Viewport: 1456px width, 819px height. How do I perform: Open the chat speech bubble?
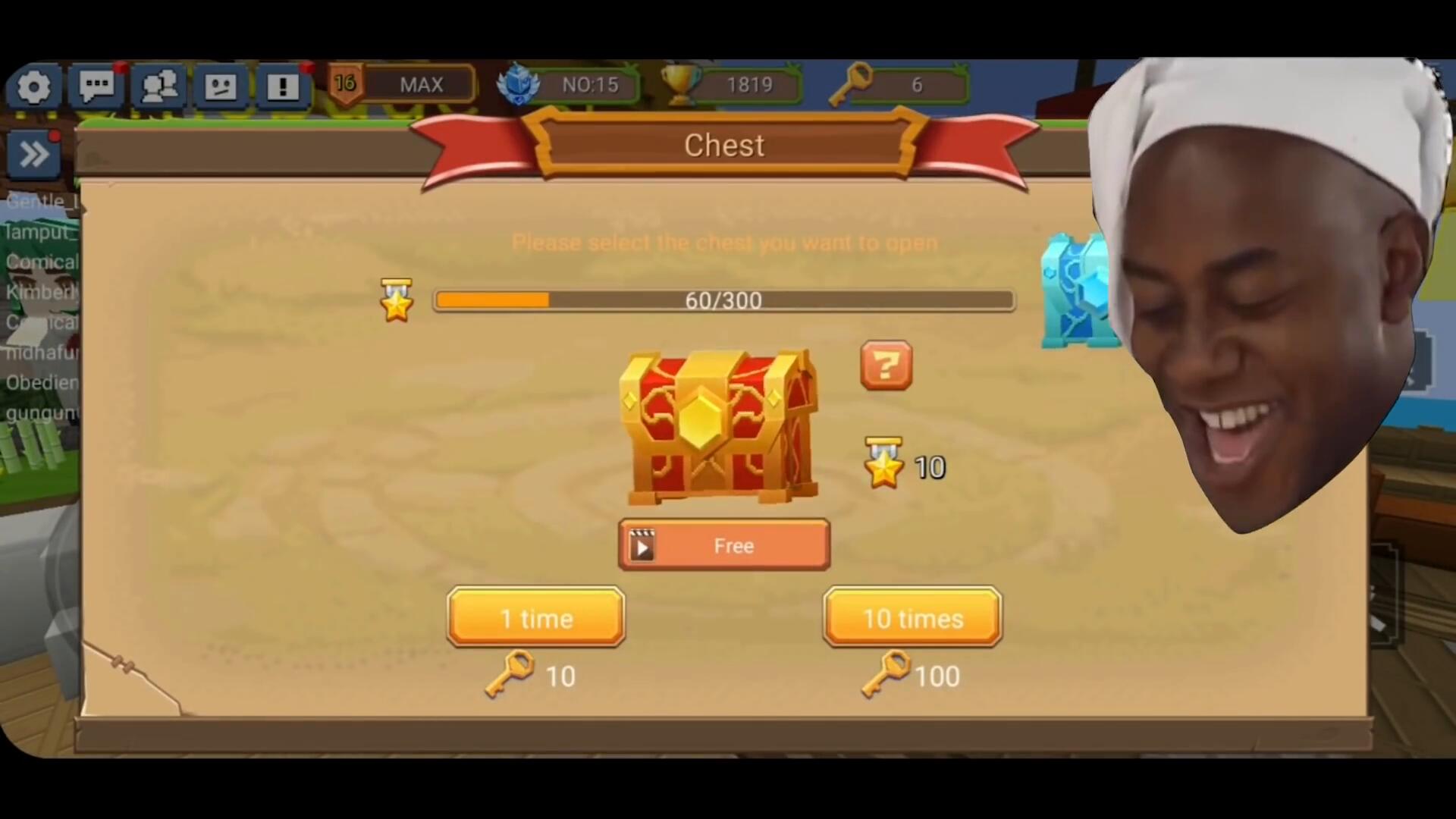96,86
